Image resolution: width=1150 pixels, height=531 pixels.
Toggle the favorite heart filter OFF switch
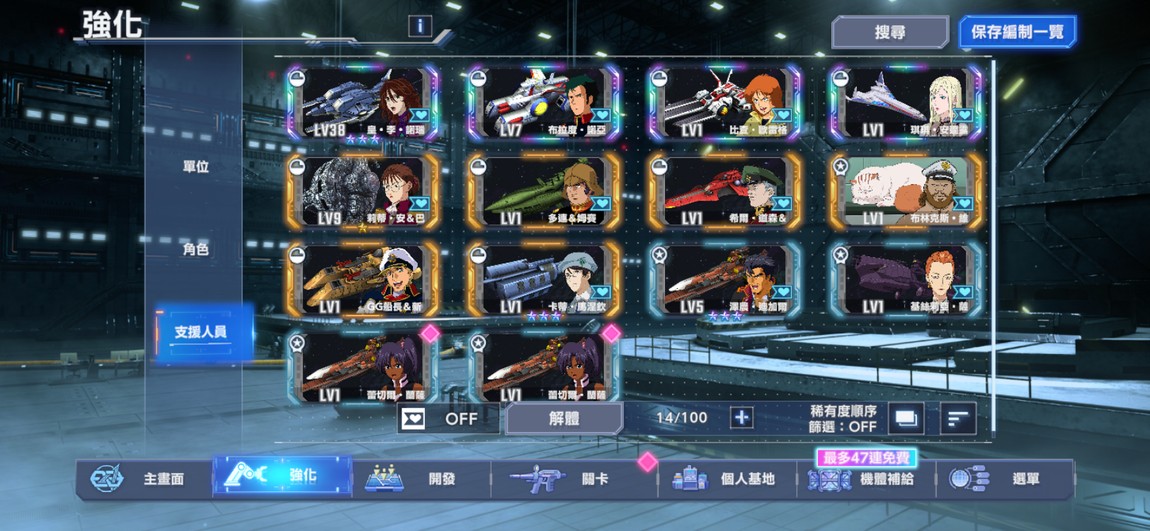pyautogui.click(x=441, y=418)
